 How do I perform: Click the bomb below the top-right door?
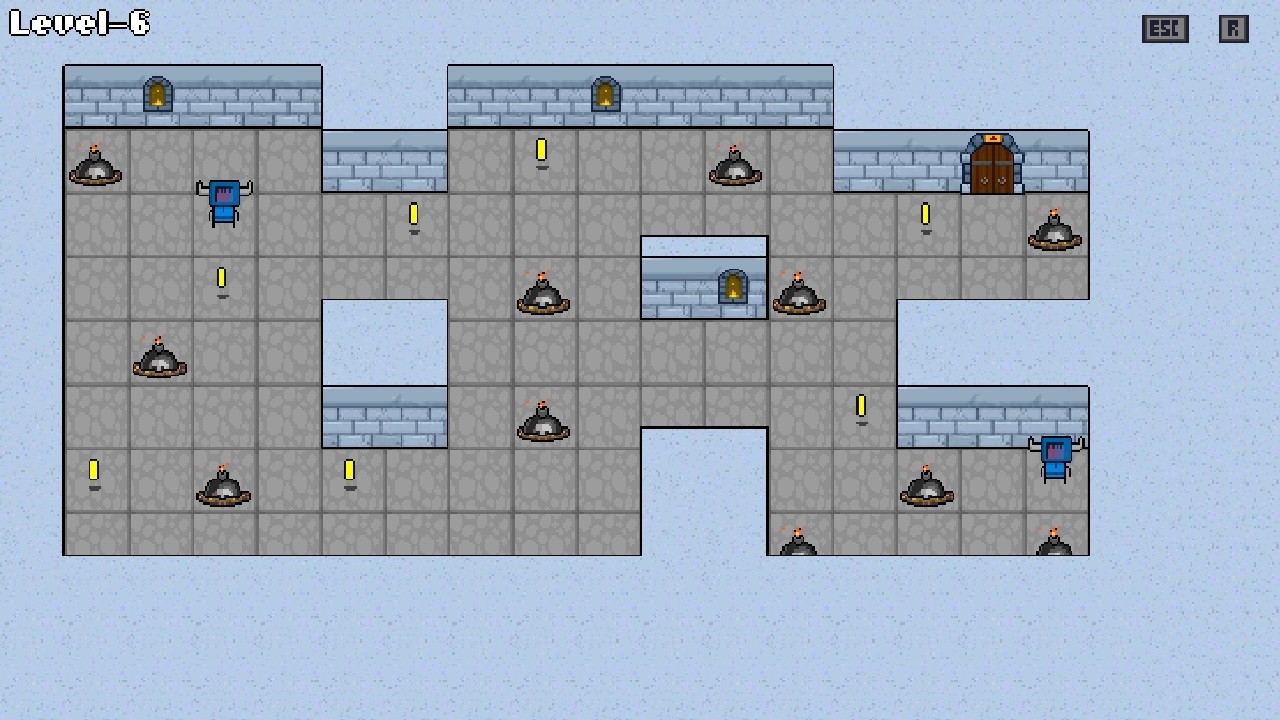1055,232
